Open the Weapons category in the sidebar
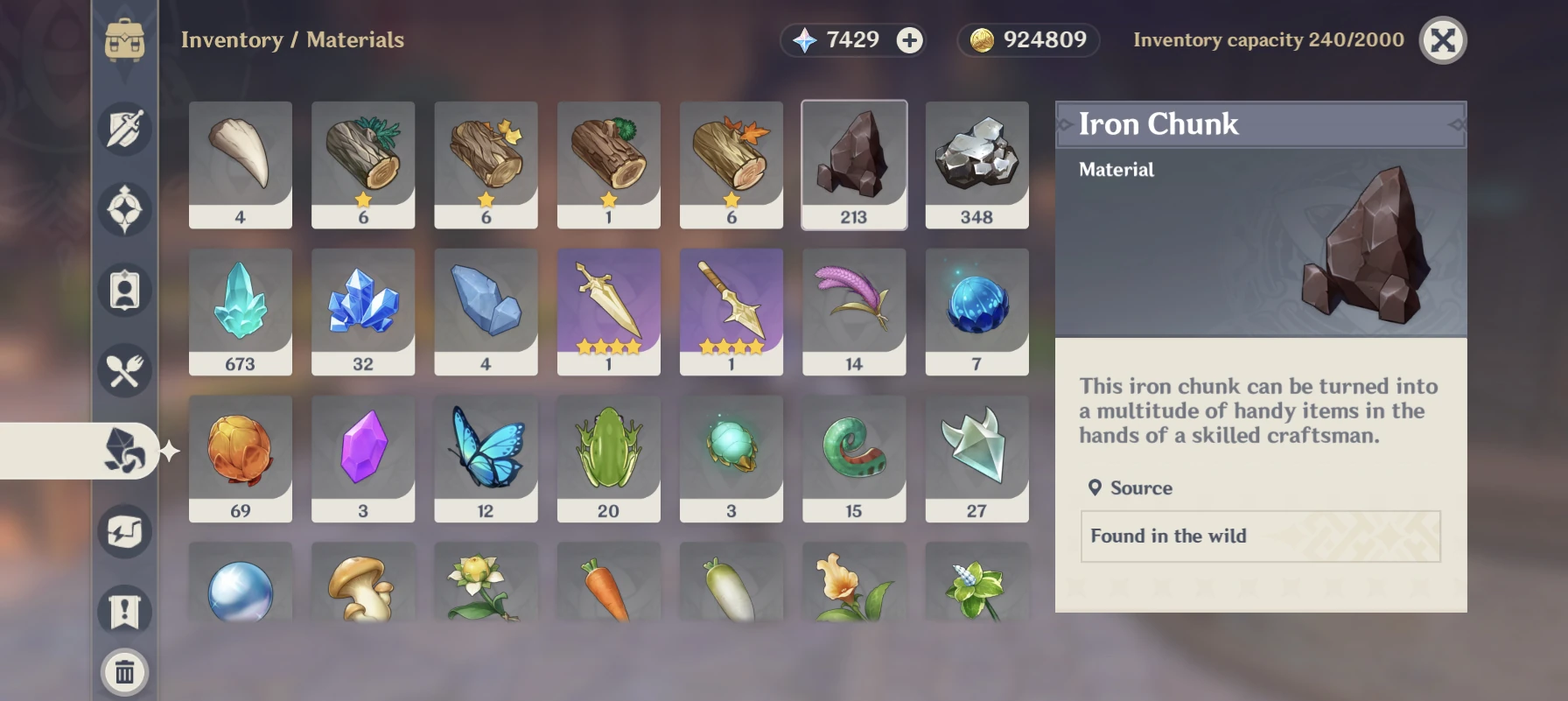Screen dimensions: 1568x701 coord(123,128)
